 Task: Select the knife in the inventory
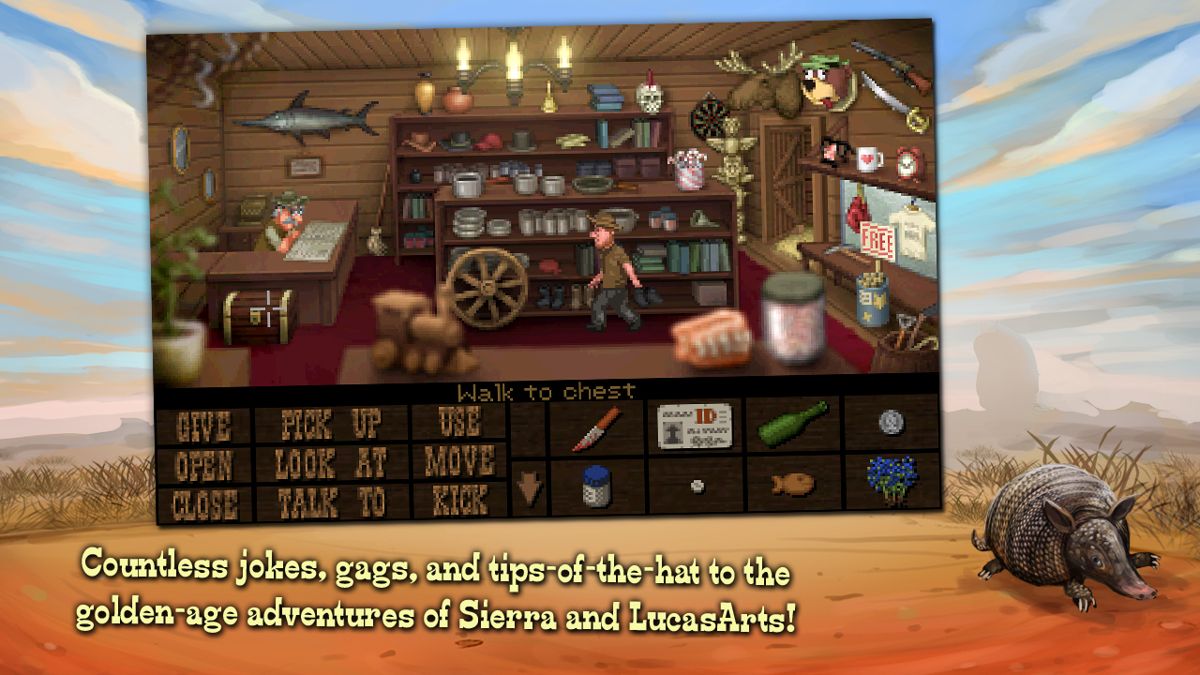[597, 428]
